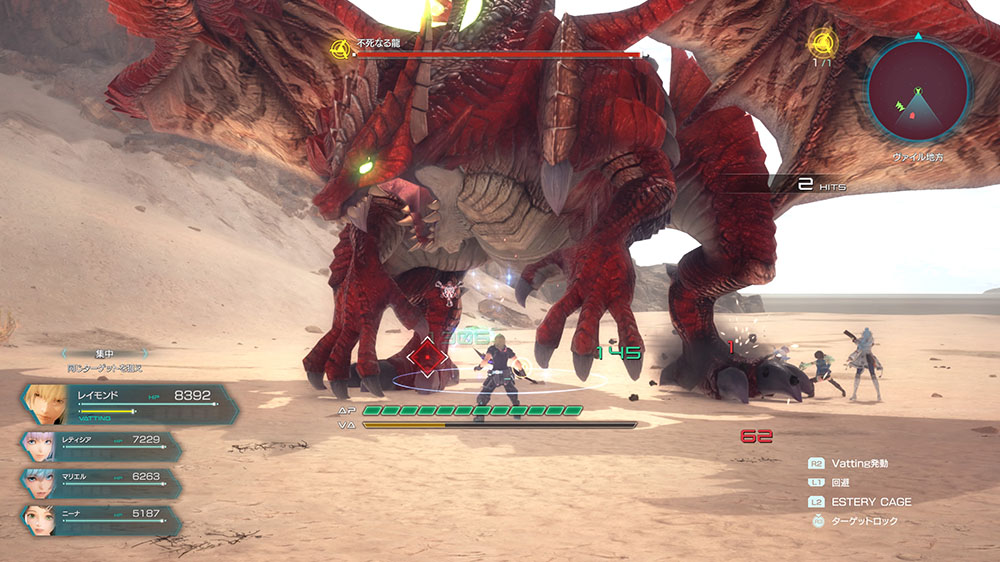1000x562 pixels.
Task: Click the yellow icon beside 不死なる龍
Action: tap(339, 46)
